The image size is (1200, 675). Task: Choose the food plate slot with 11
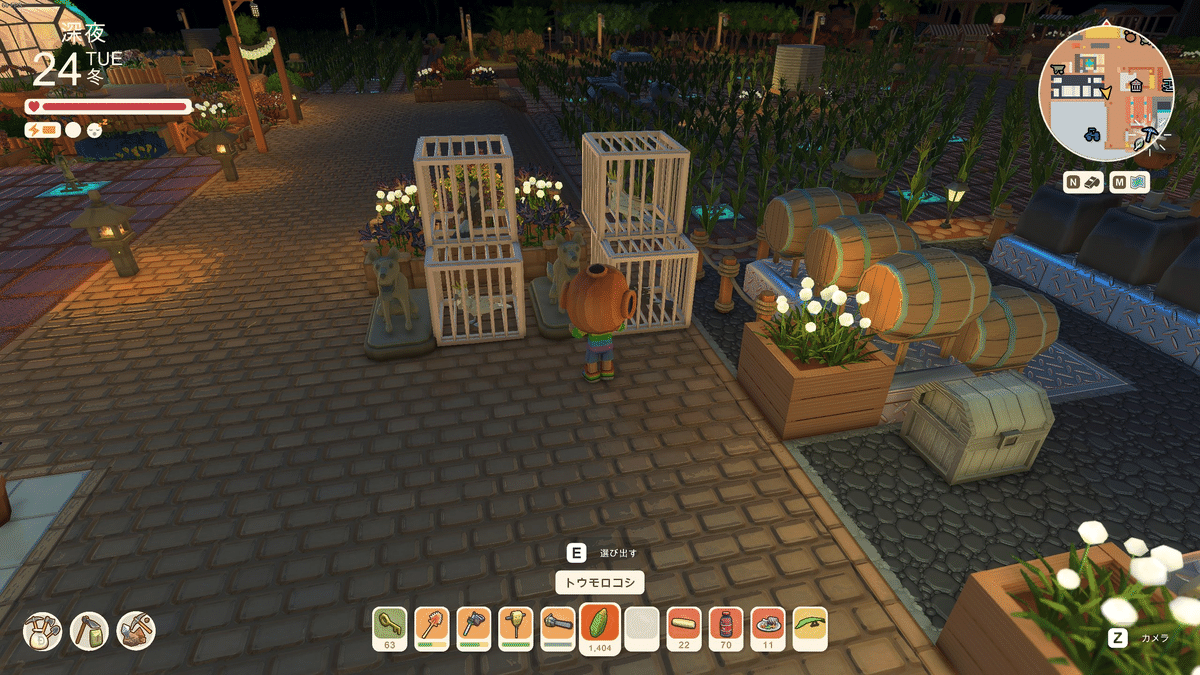[x=768, y=627]
